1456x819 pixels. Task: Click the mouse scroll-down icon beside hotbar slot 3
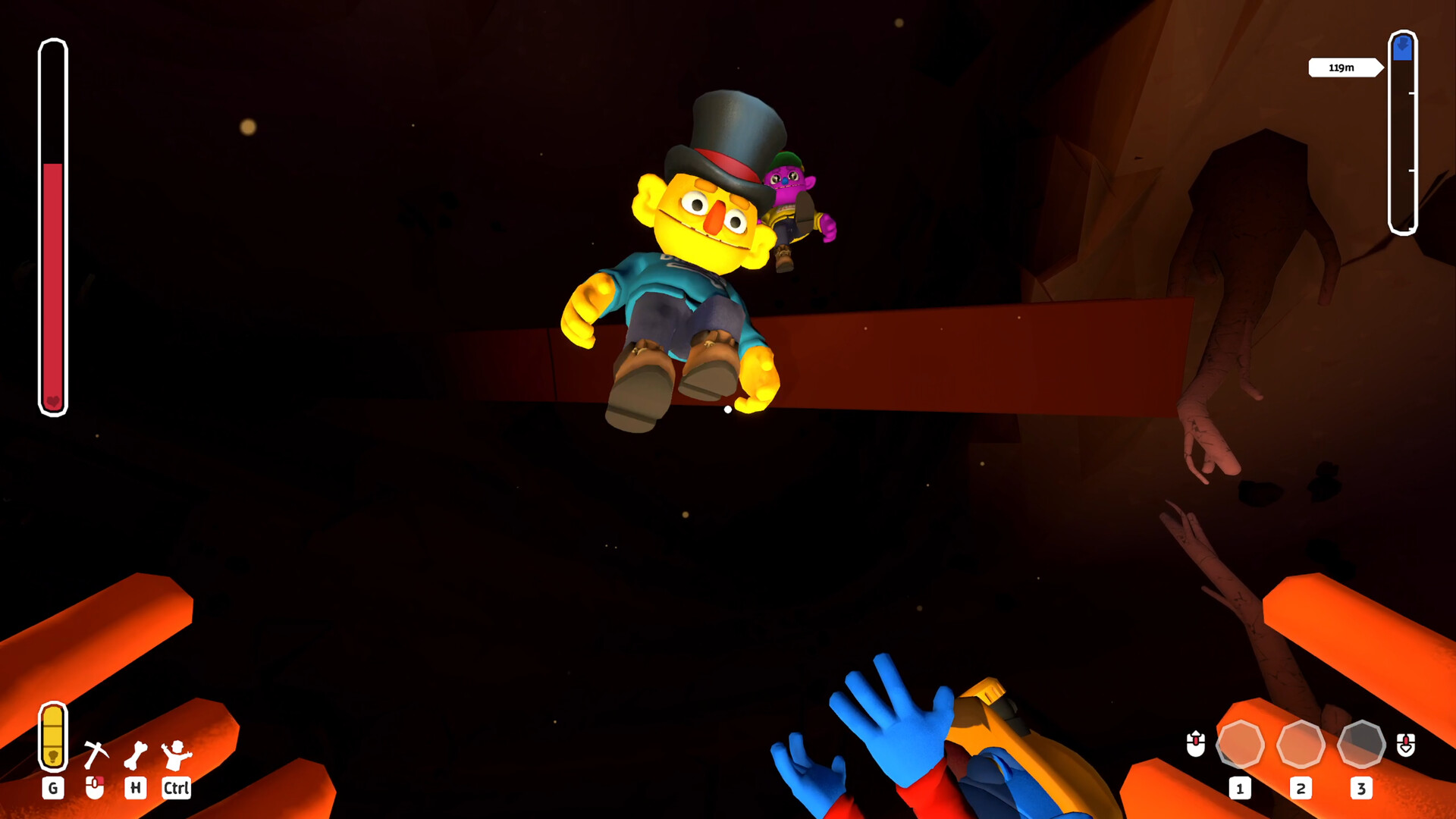(x=1407, y=745)
